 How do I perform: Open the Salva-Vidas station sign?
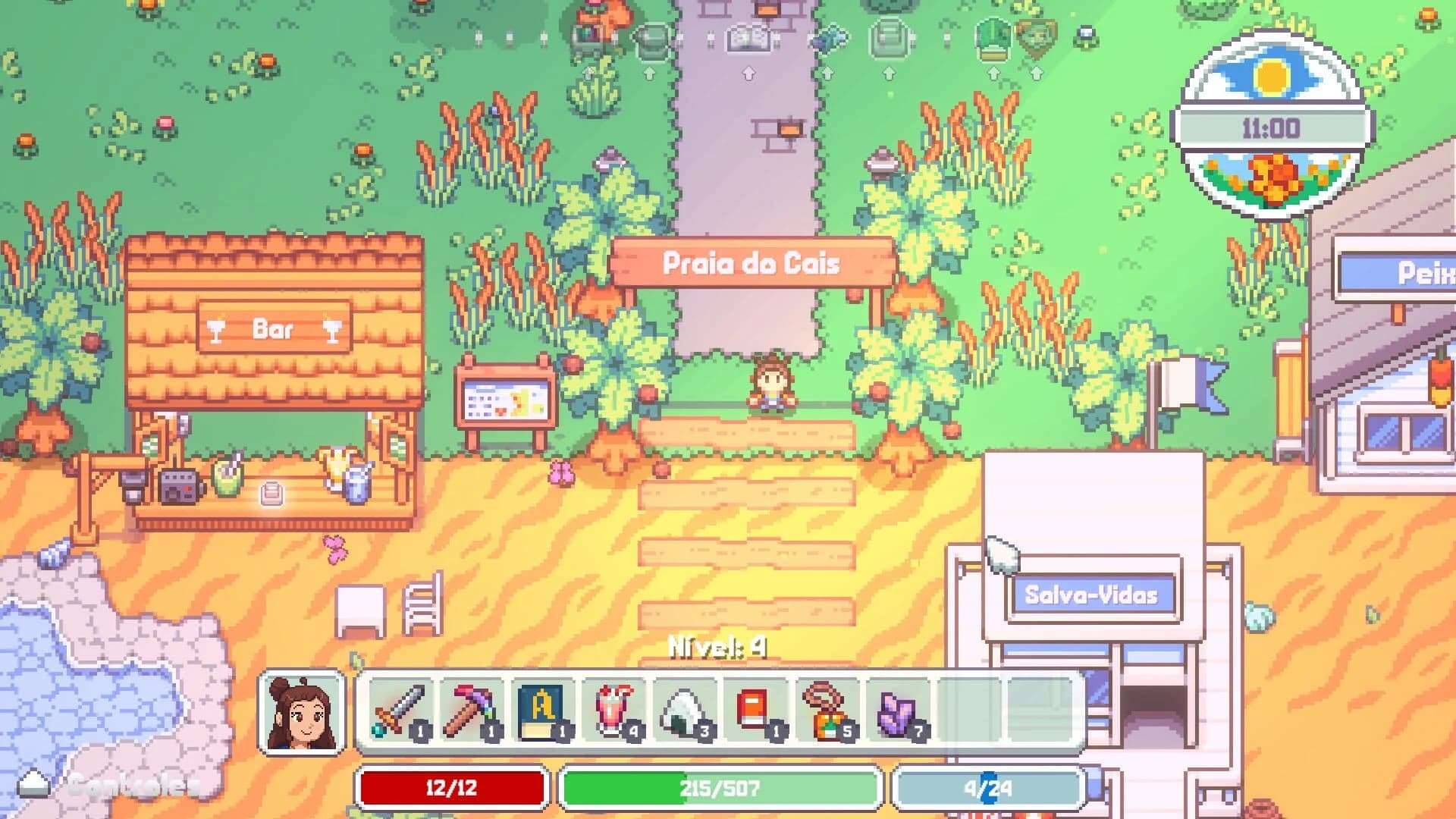click(x=1094, y=595)
